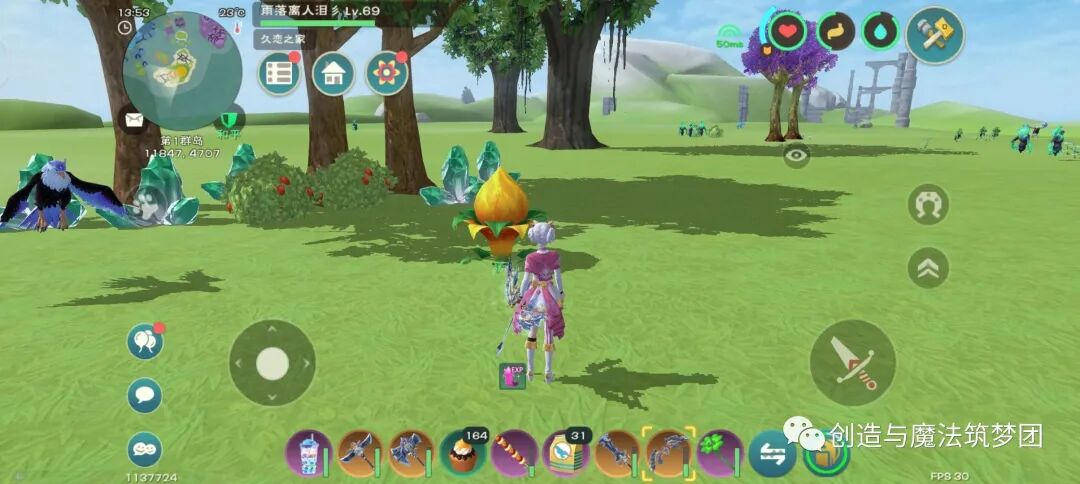Toggle the eye visibility icon

796,154
